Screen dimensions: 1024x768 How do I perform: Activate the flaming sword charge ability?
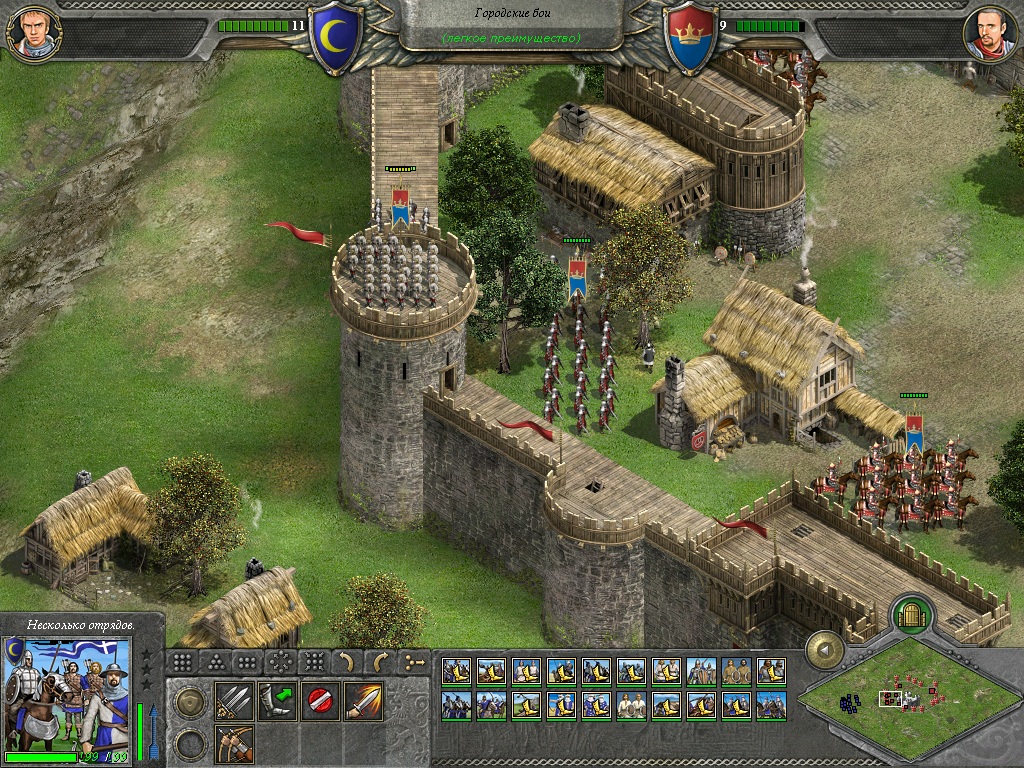[363, 701]
